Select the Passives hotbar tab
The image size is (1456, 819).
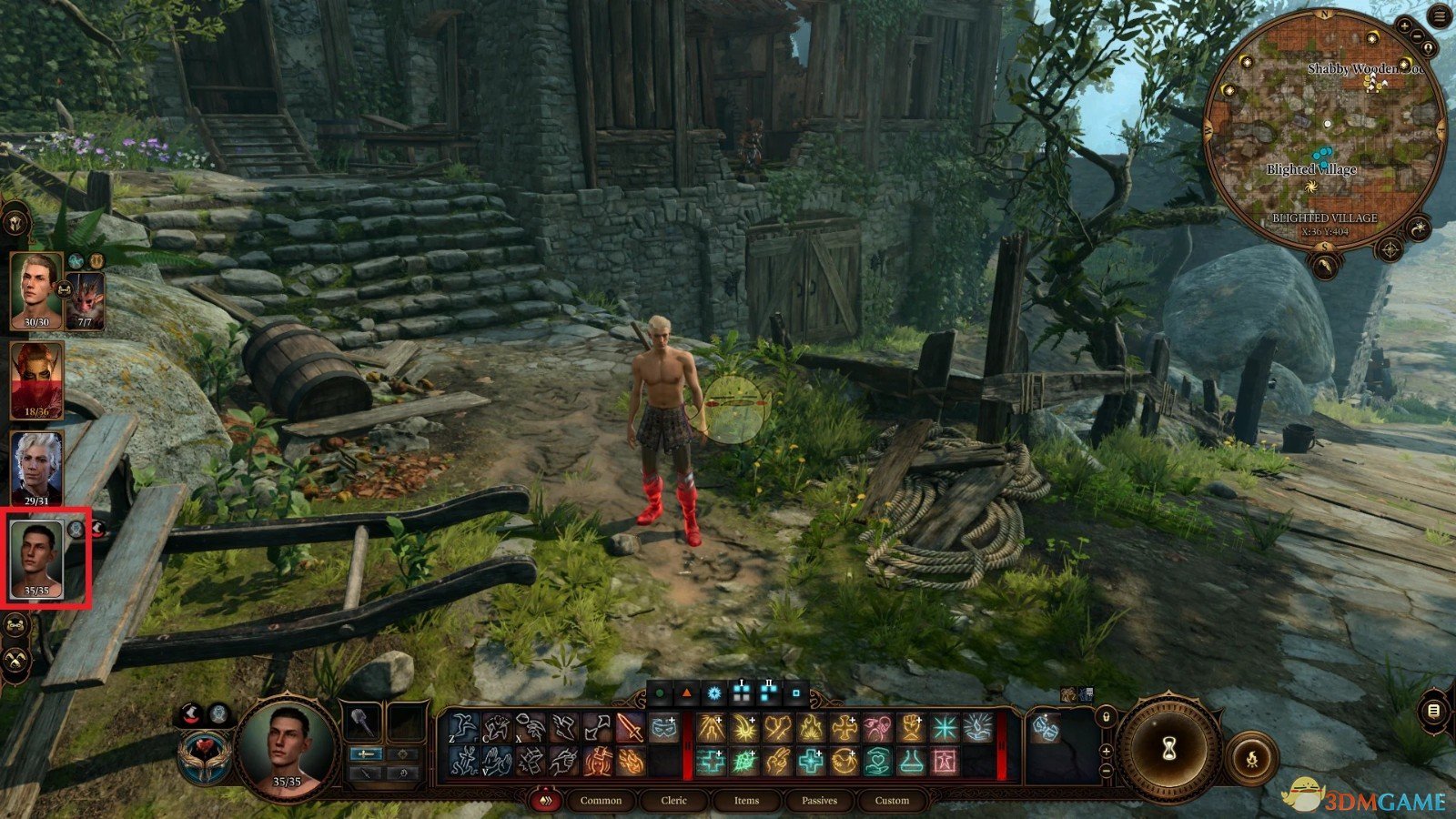click(x=819, y=801)
